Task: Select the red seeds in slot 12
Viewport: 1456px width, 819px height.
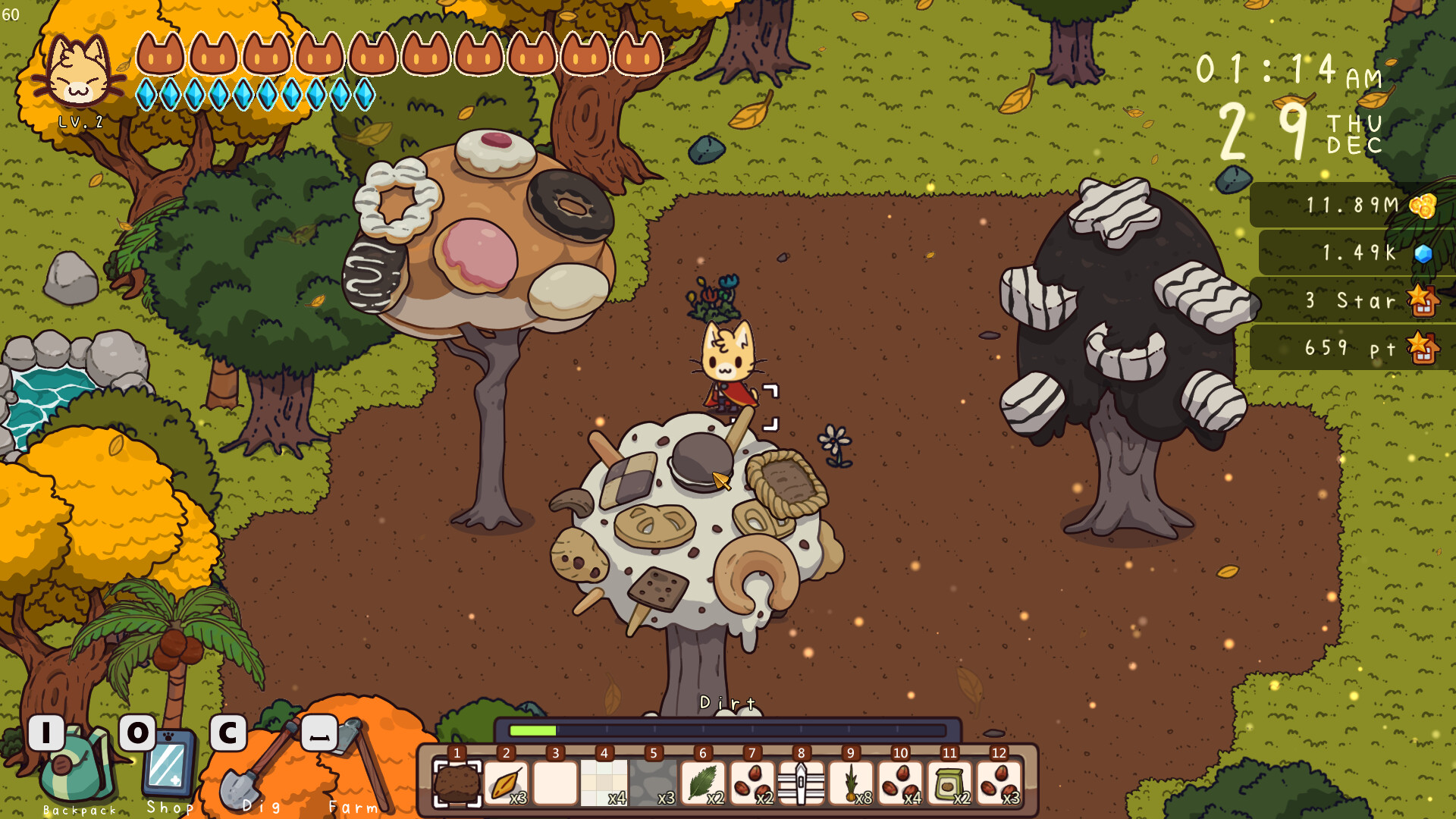Action: (999, 783)
